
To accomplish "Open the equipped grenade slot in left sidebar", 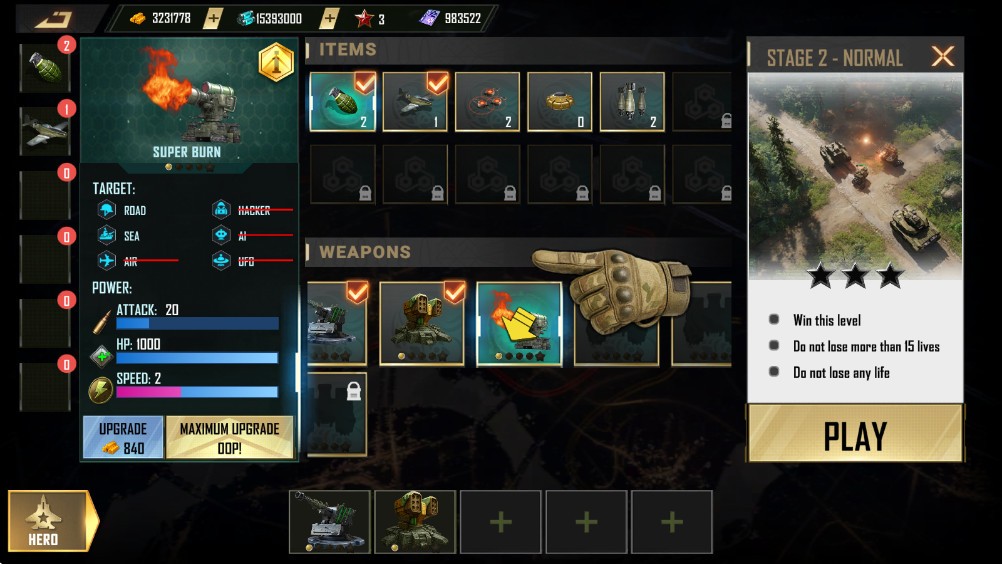I will (x=45, y=68).
